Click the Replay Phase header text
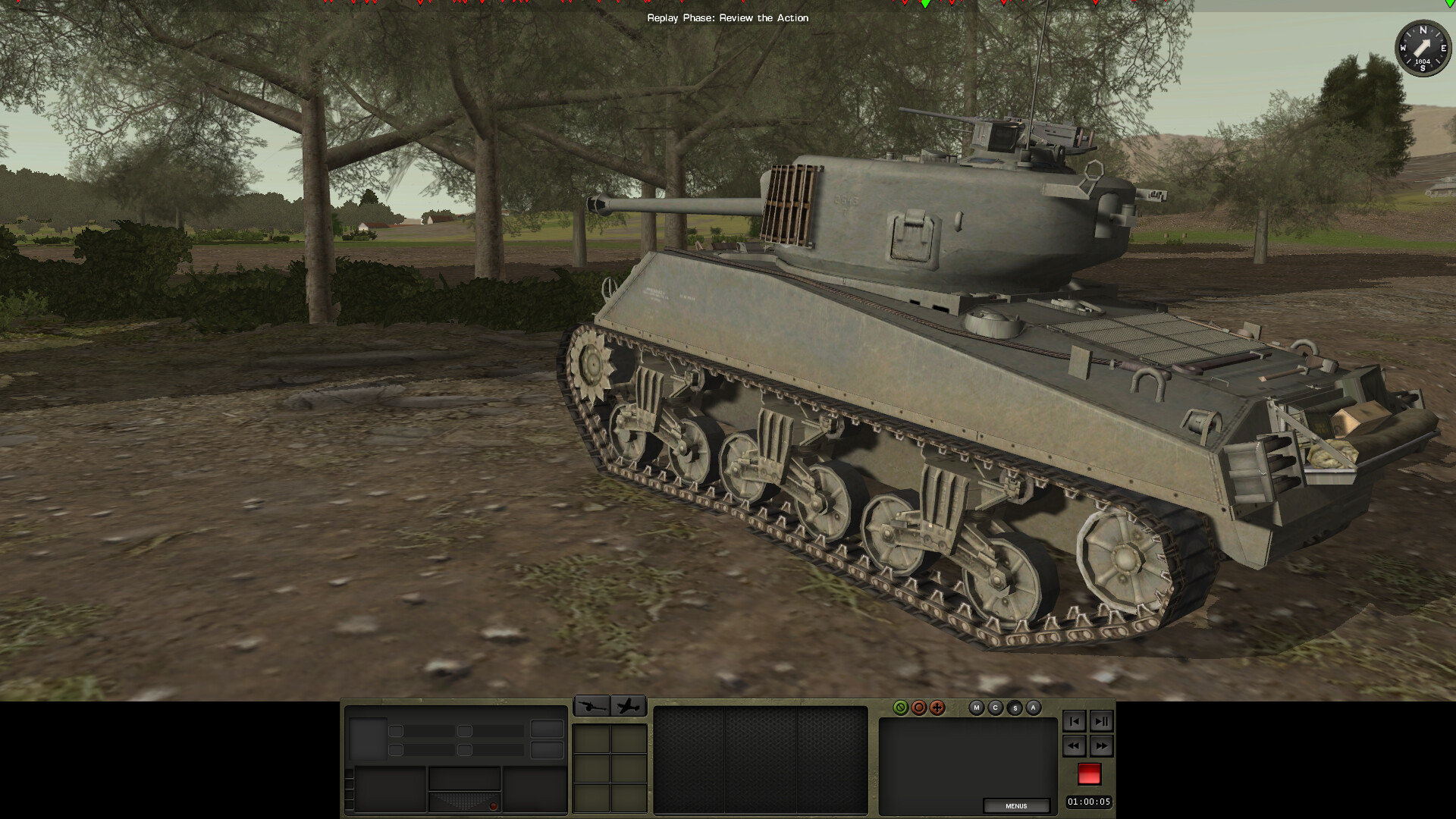Viewport: 1456px width, 819px height. 727,17
